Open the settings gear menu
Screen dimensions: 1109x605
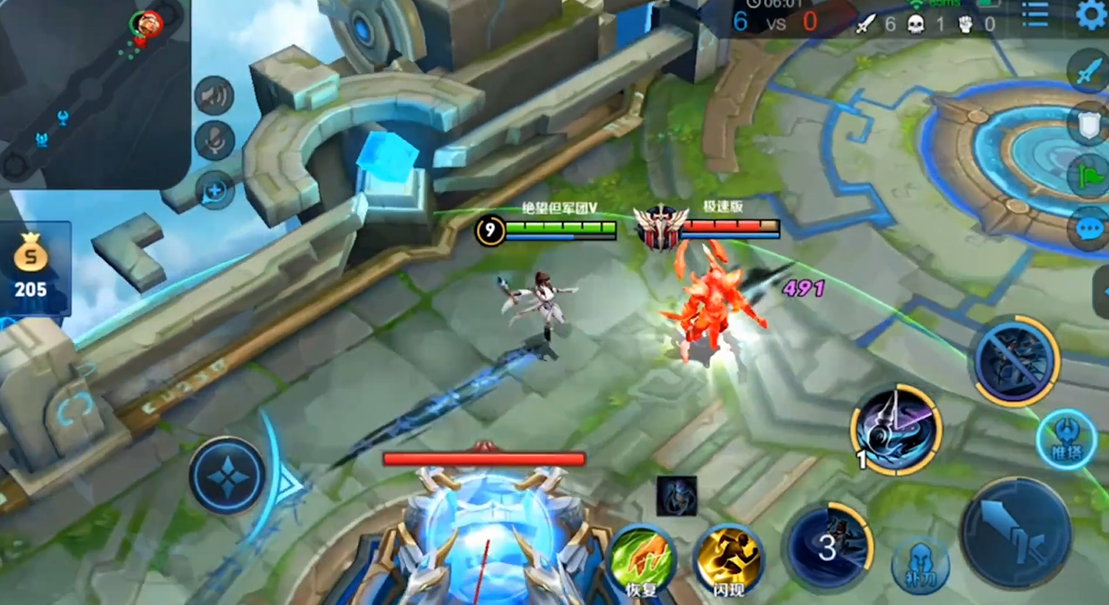(x=1091, y=14)
